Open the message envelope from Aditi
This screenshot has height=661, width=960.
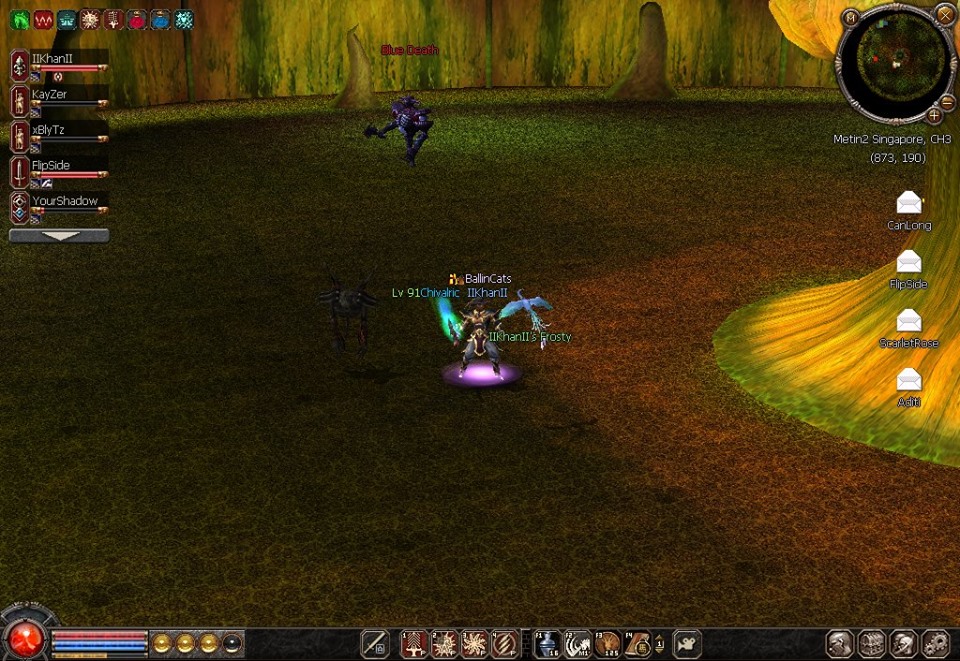(908, 380)
